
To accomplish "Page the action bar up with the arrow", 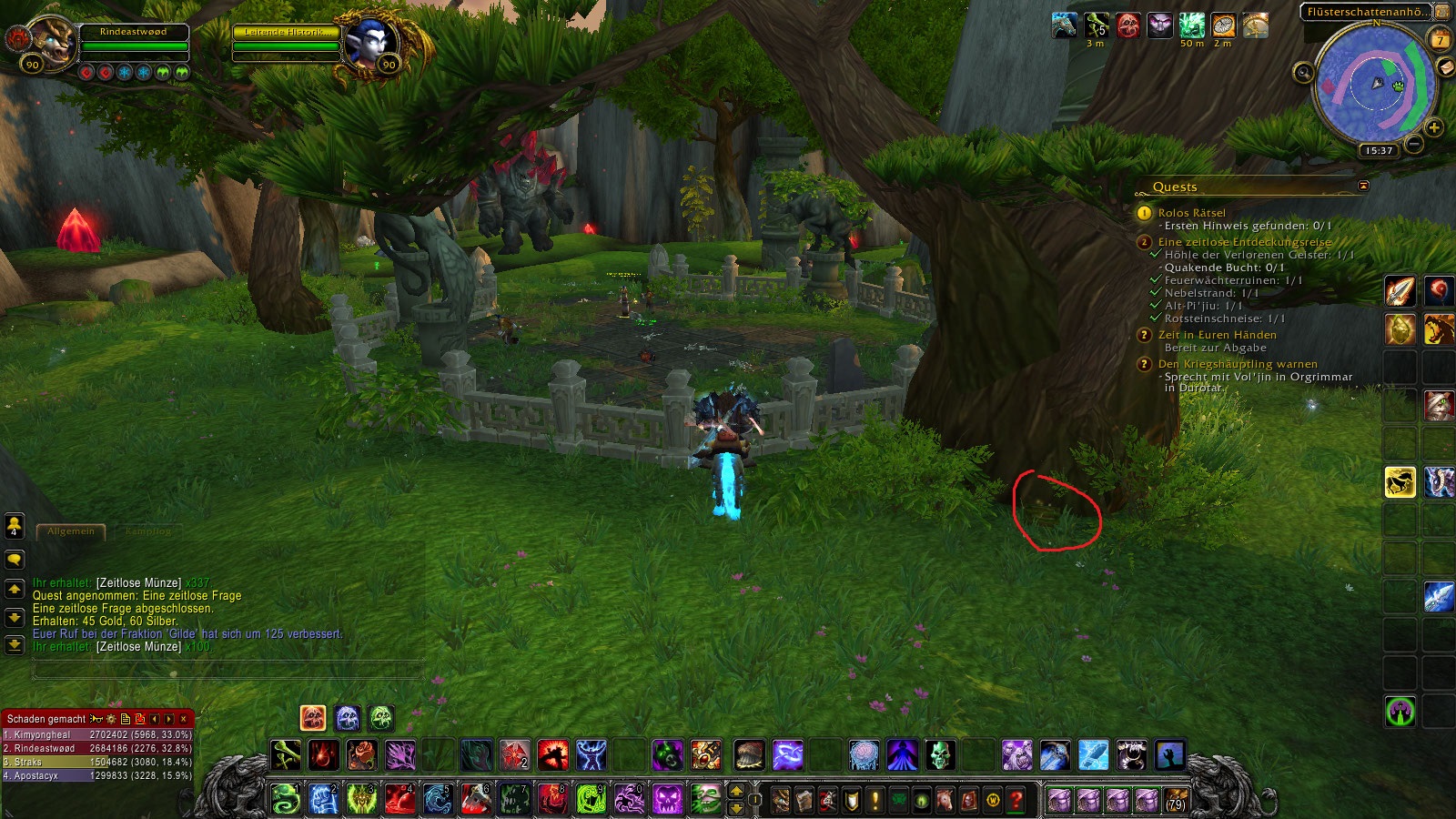I will tap(737, 791).
